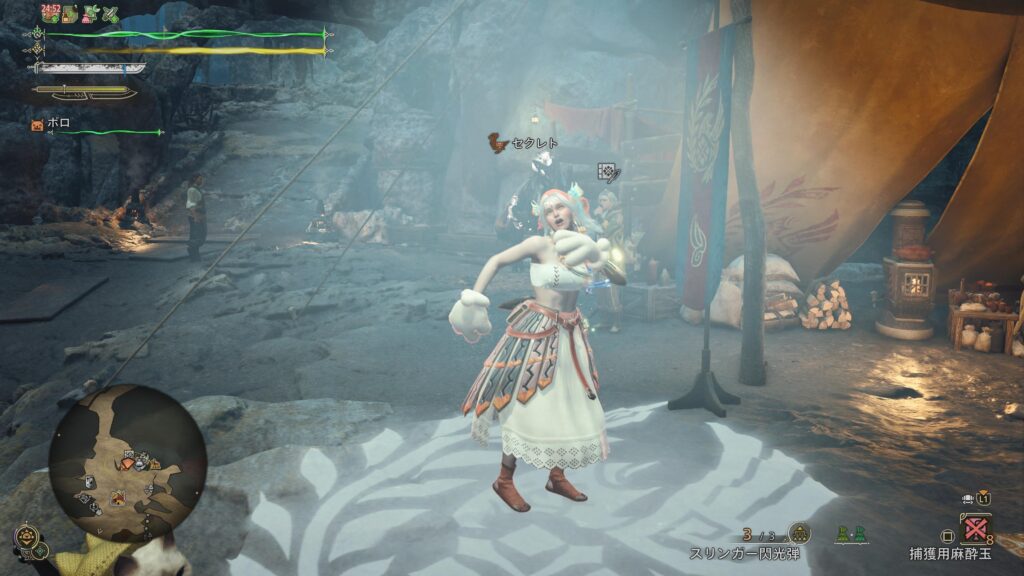Open the circular minimap
The width and height of the screenshot is (1024, 576).
127,463
